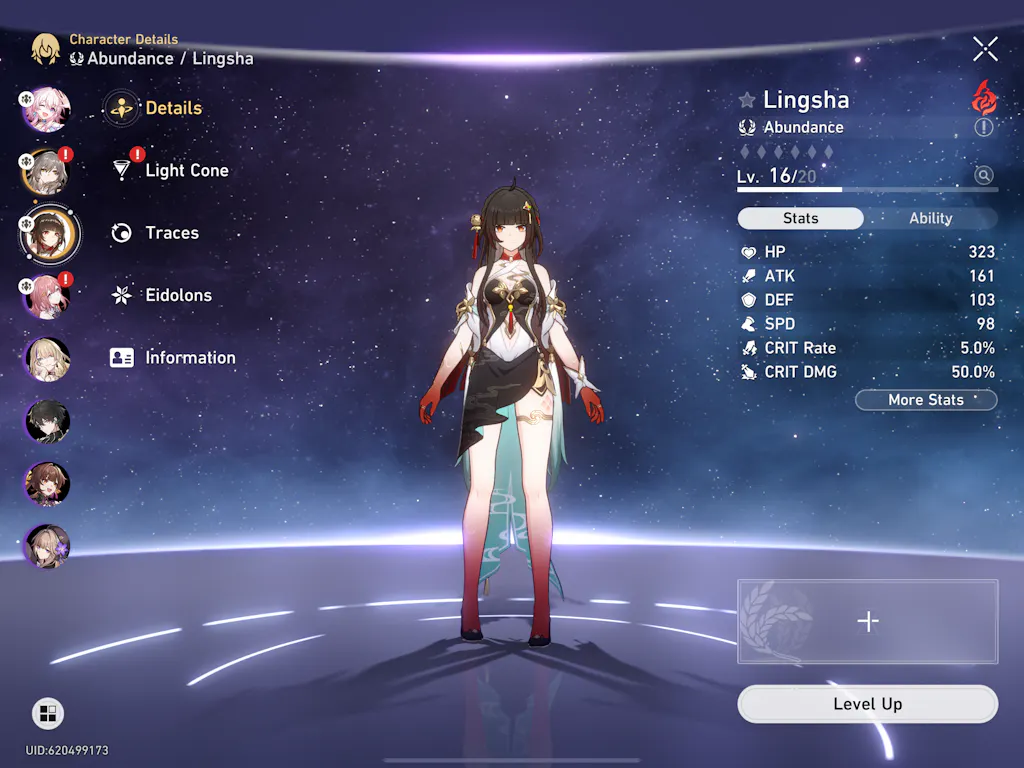Add a Light Cone in the empty slot
The width and height of the screenshot is (1024, 768).
[867, 621]
